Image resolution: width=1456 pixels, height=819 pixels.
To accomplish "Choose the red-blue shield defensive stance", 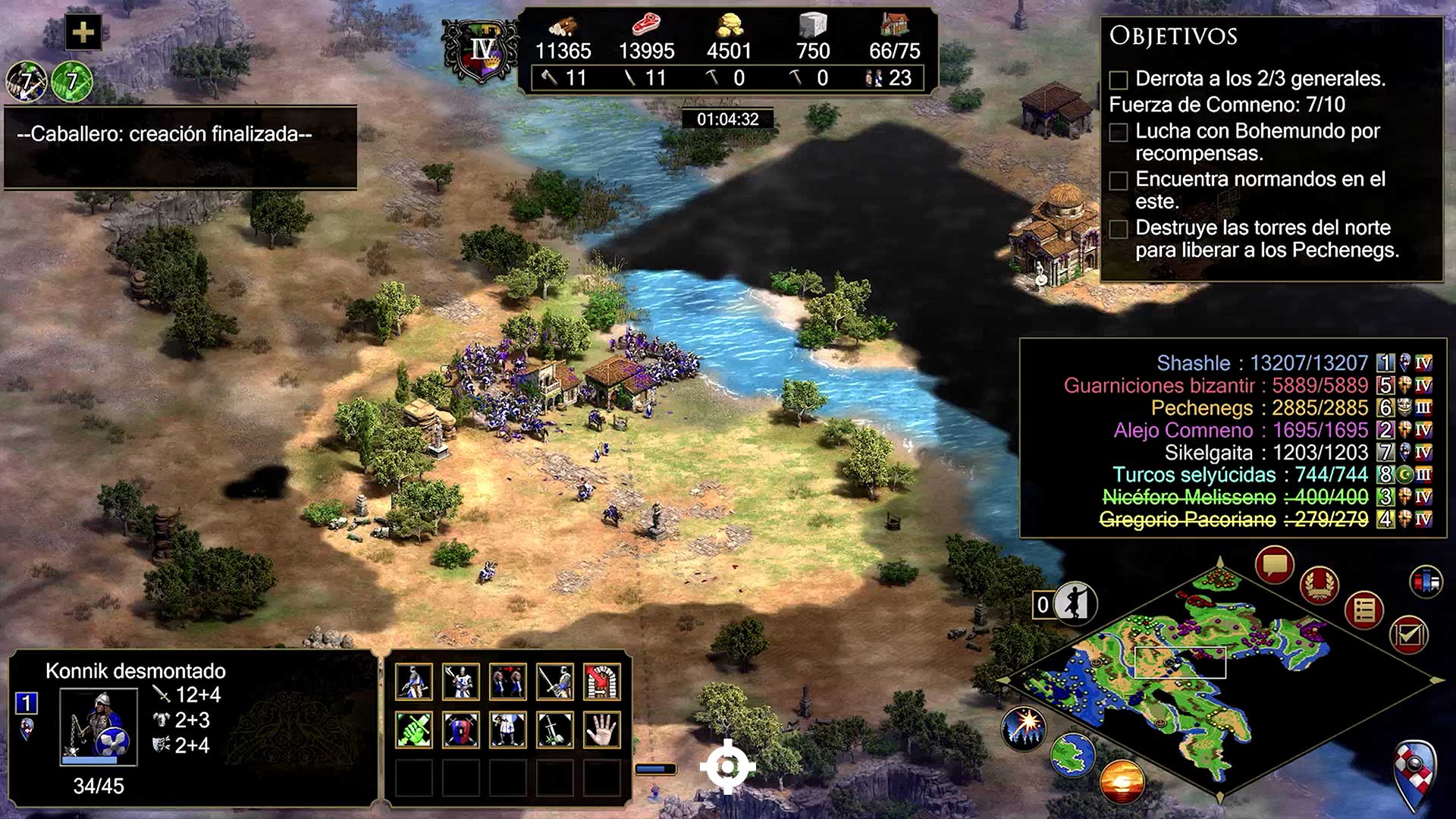I will [461, 730].
